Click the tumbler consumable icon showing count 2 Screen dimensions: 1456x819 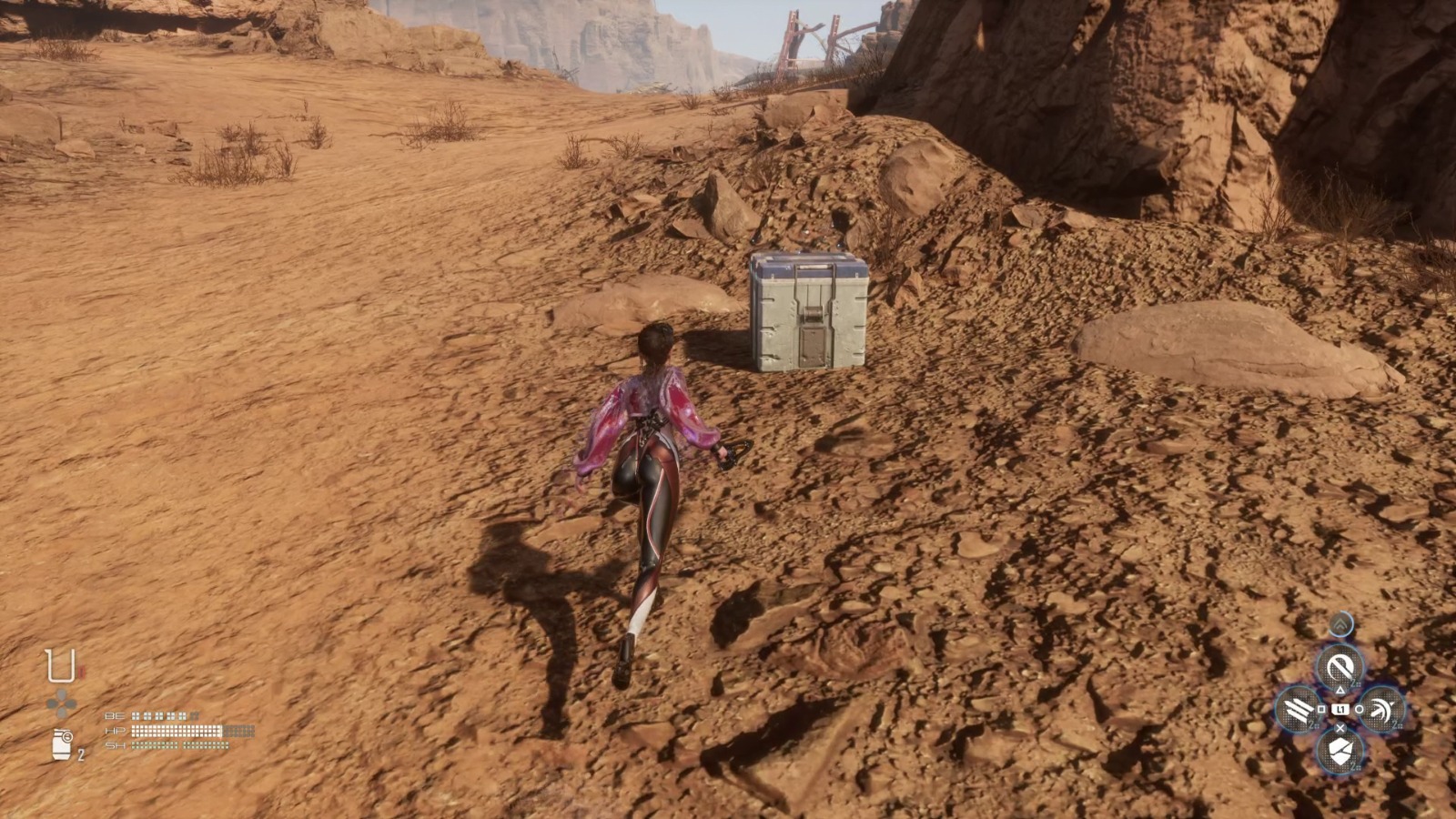(x=62, y=744)
